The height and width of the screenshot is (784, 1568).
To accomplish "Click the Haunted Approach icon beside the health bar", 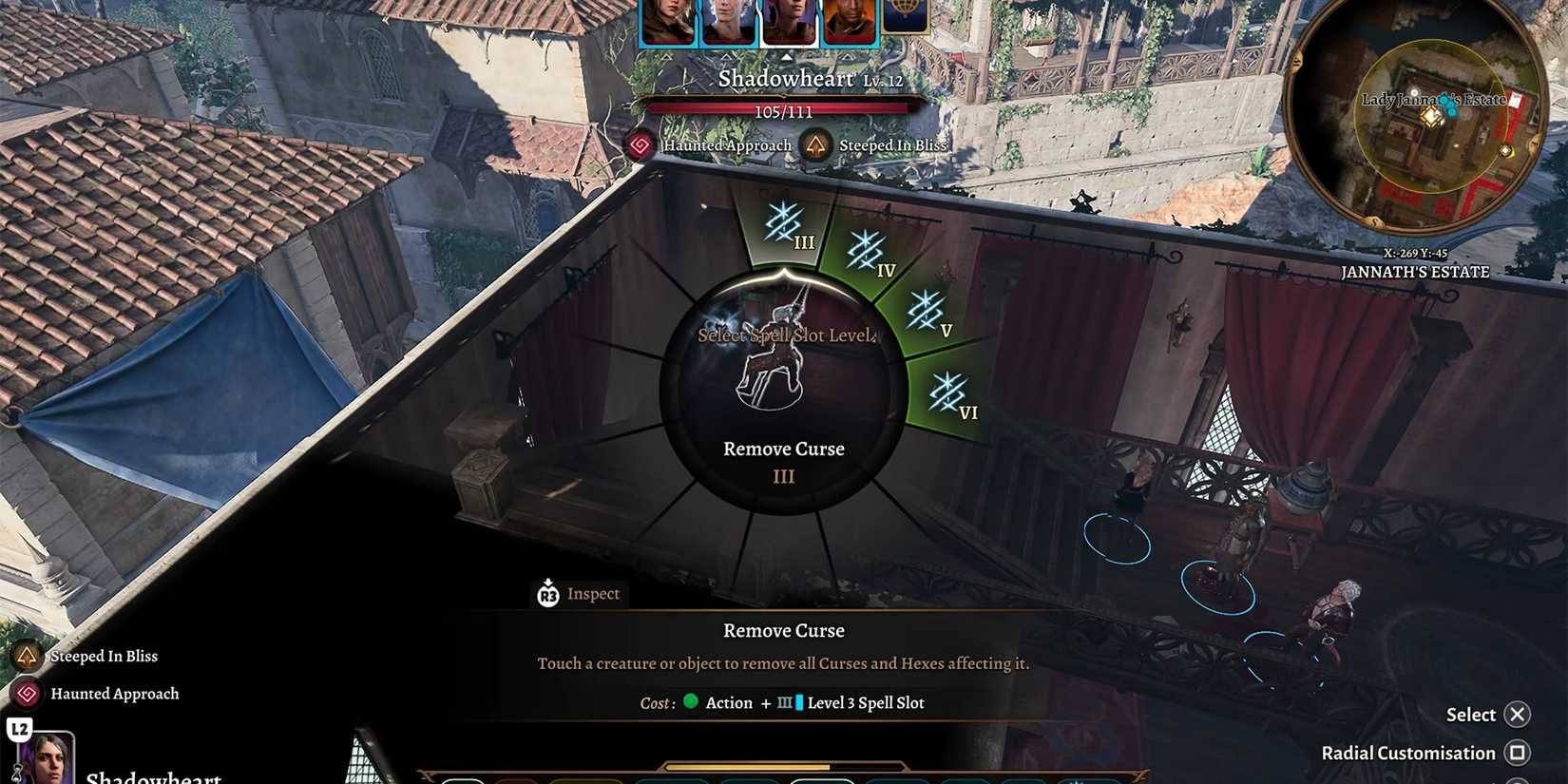I will (639, 145).
